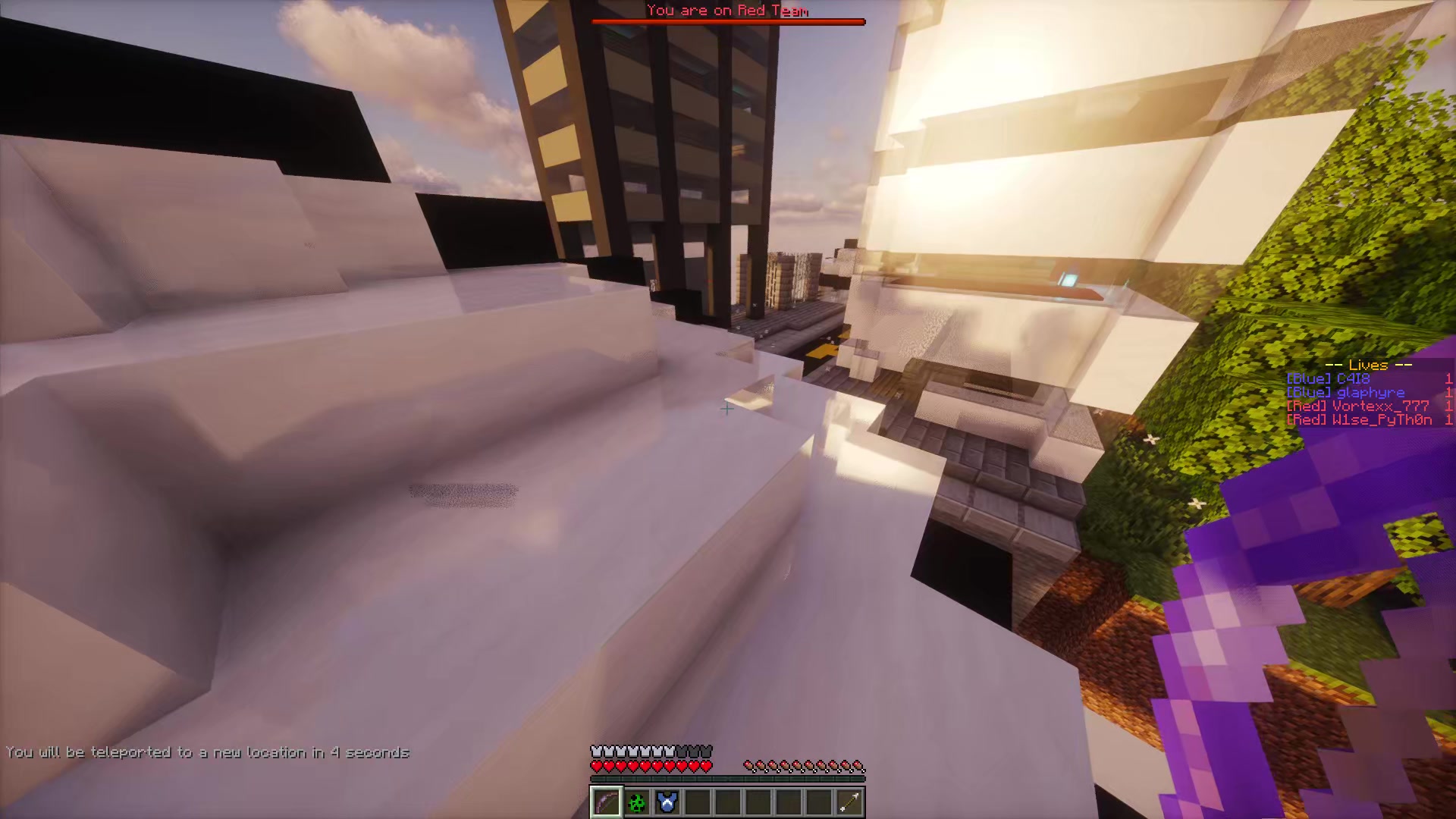Click the [Red] Vortexx_777 scoreboard entry
Image resolution: width=1456 pixels, height=819 pixels.
[1357, 406]
